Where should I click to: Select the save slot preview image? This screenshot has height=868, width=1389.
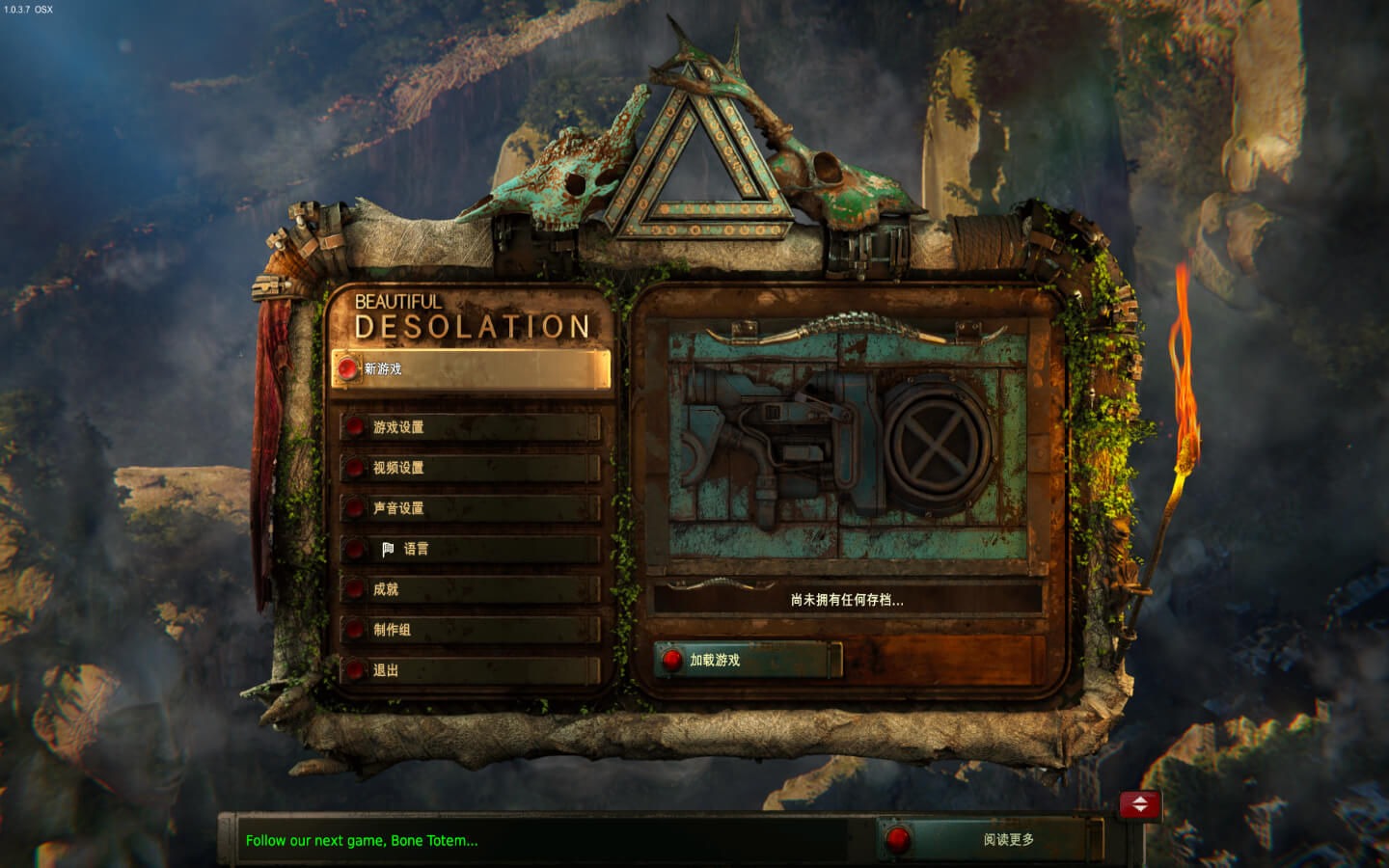[847, 446]
